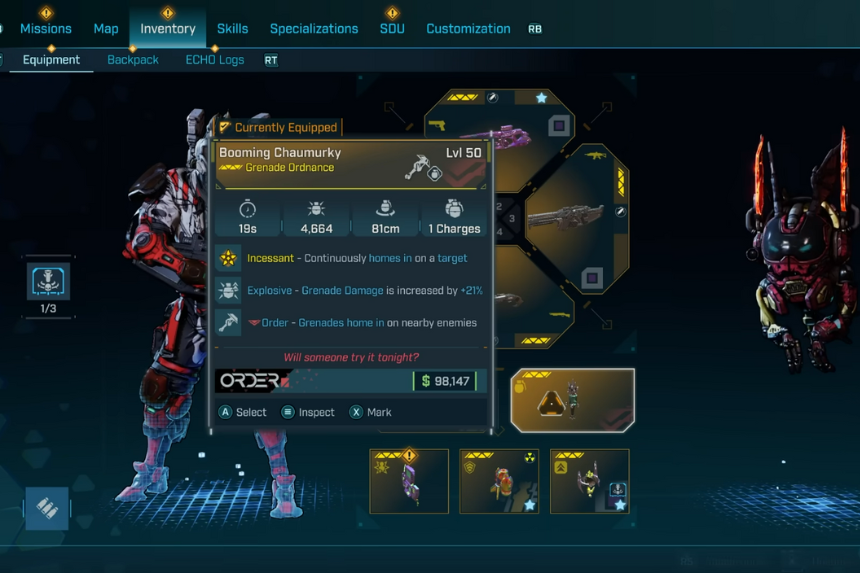Click the ammo bullets icon
860x573 pixels.
[x=47, y=508]
